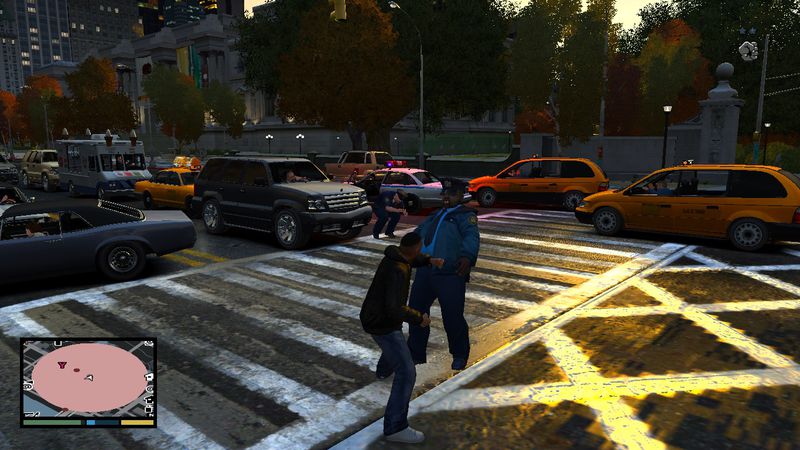This screenshot has width=800, height=450.
Task: Click the white player arrow on the minimap
Action: click(x=90, y=377)
